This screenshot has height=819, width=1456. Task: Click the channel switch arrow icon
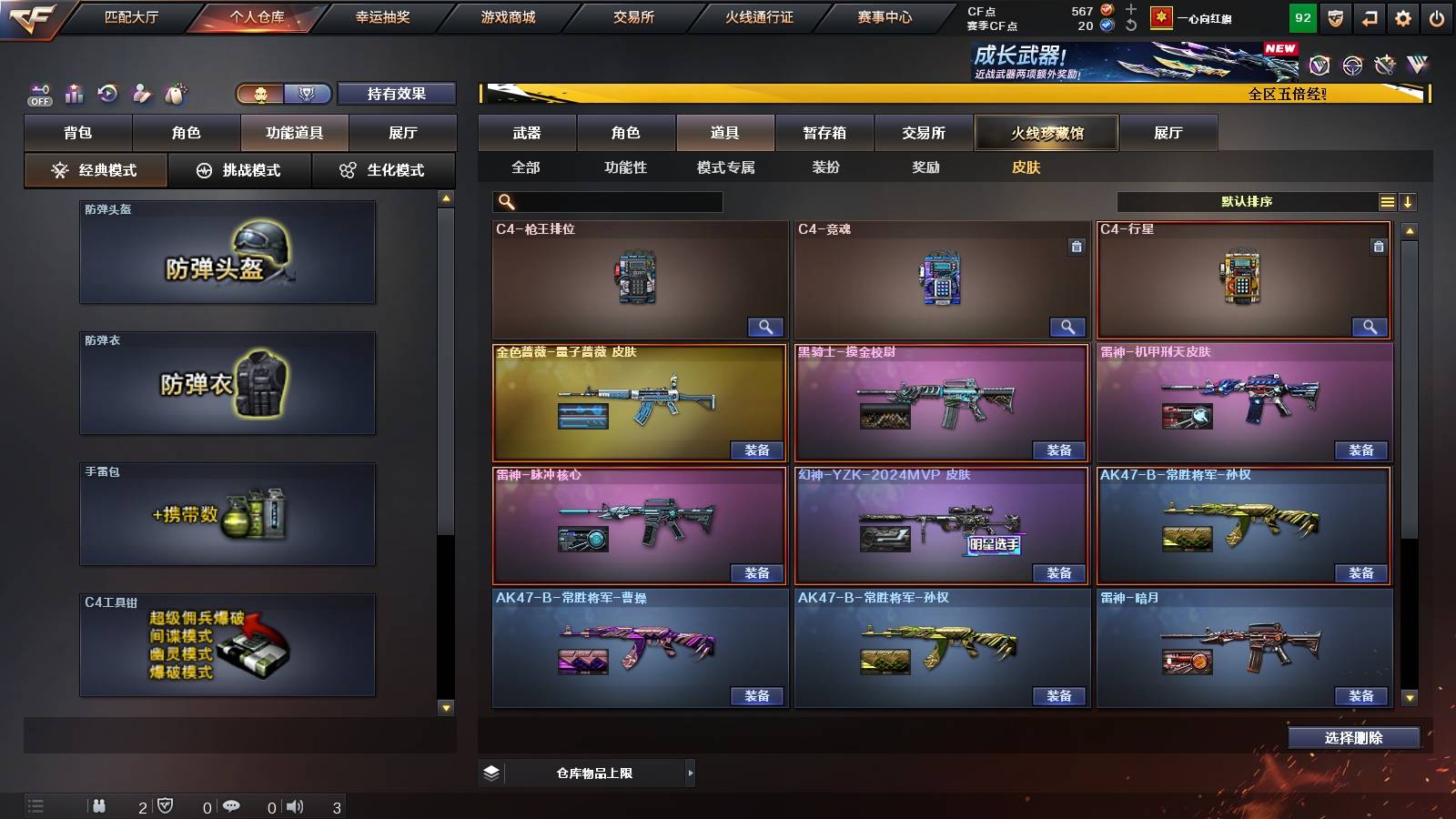[1367, 16]
